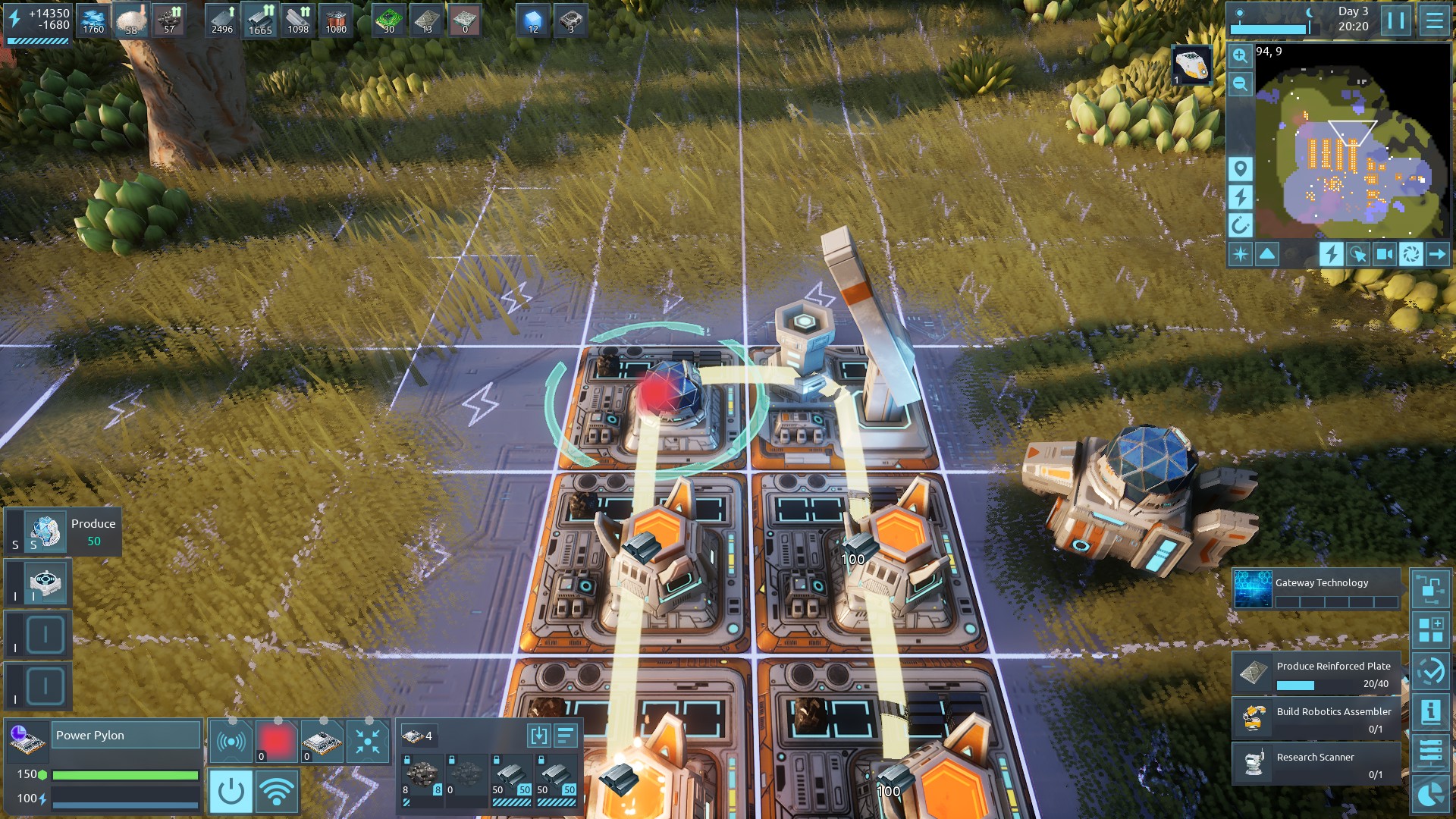Click the Produce 50 production slot
Viewport: 1456px width, 819px height.
pyautogui.click(x=63, y=532)
